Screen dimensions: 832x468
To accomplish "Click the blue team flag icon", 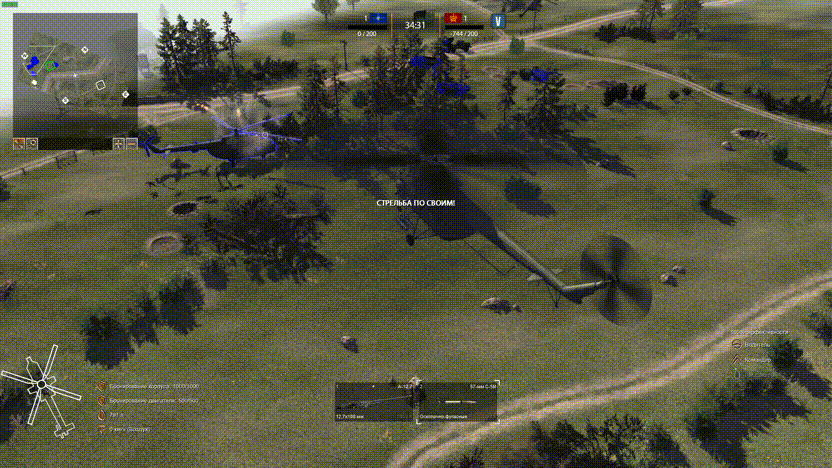I will (x=378, y=19).
